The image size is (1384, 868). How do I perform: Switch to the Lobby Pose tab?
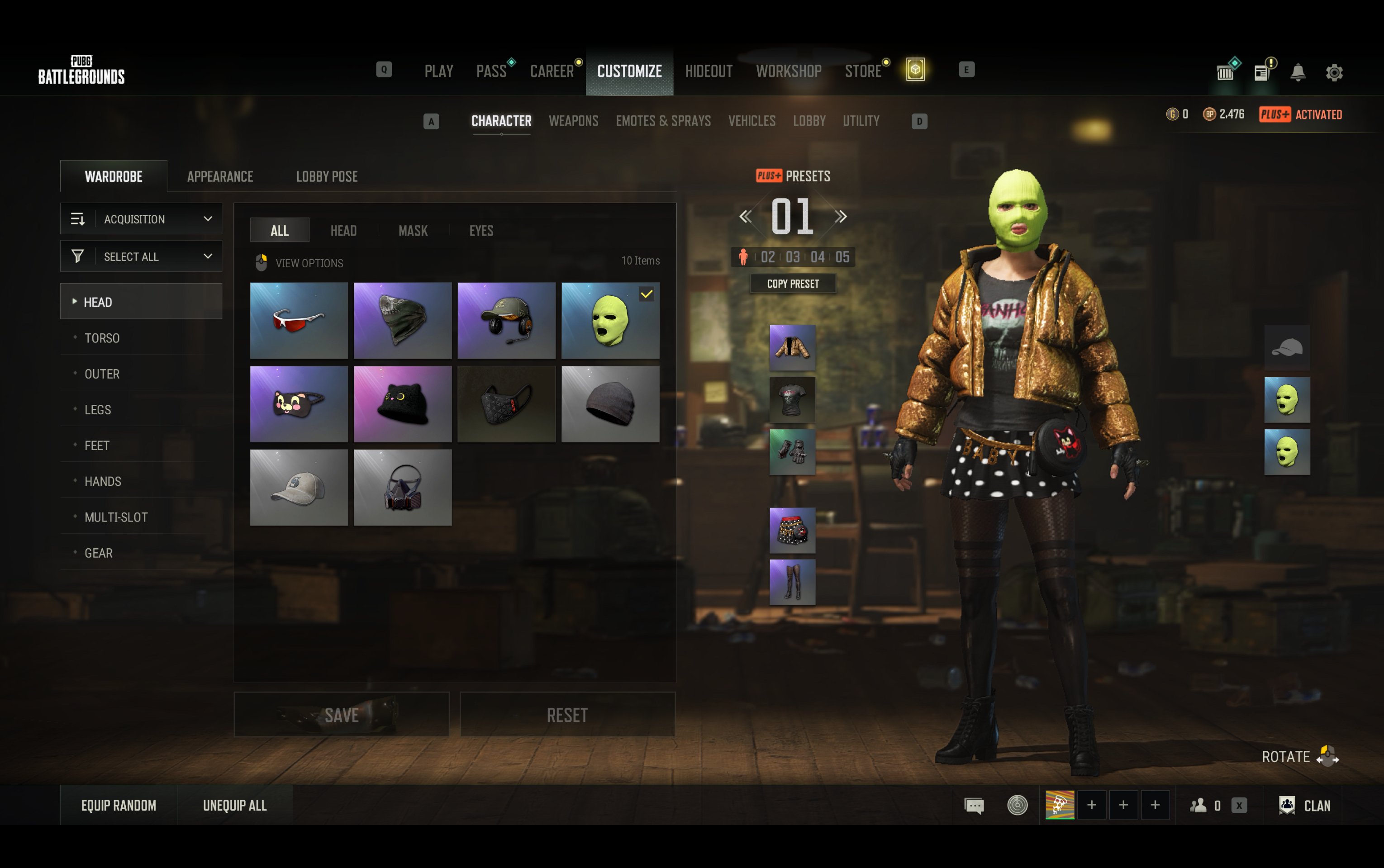tap(327, 176)
